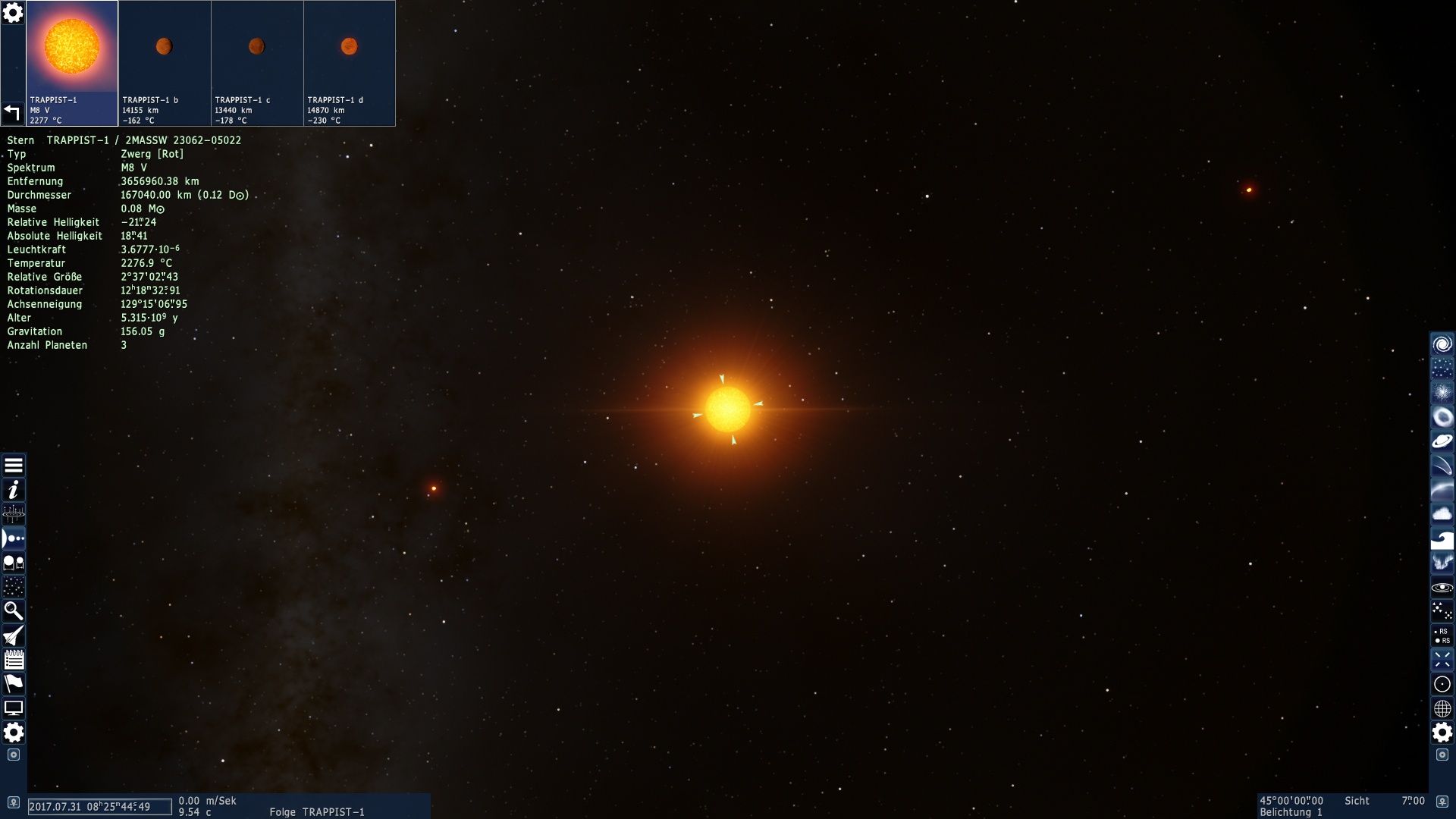Viewport: 1456px width, 819px height.
Task: Open the Wiki info panel
Action: tap(13, 491)
